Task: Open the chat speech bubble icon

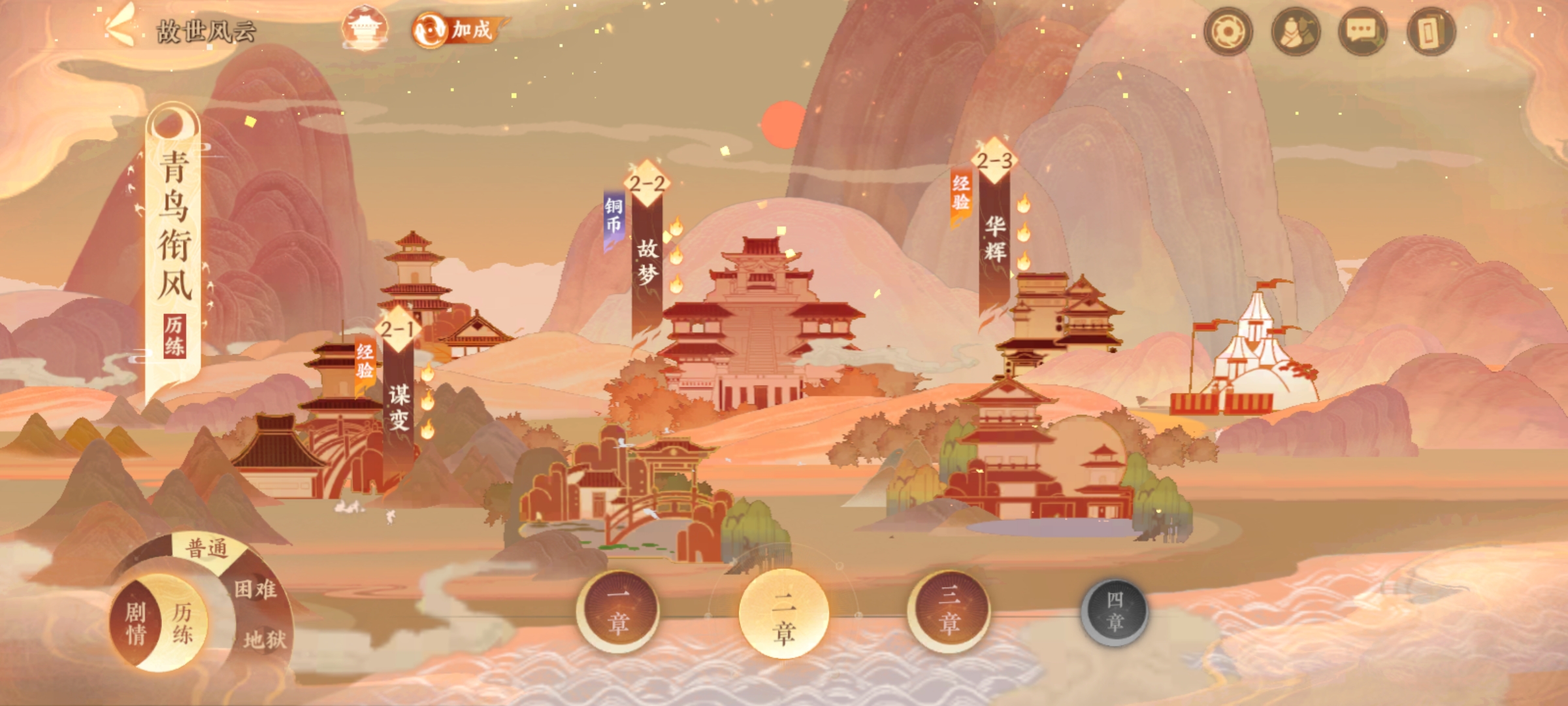Action: tap(1363, 31)
